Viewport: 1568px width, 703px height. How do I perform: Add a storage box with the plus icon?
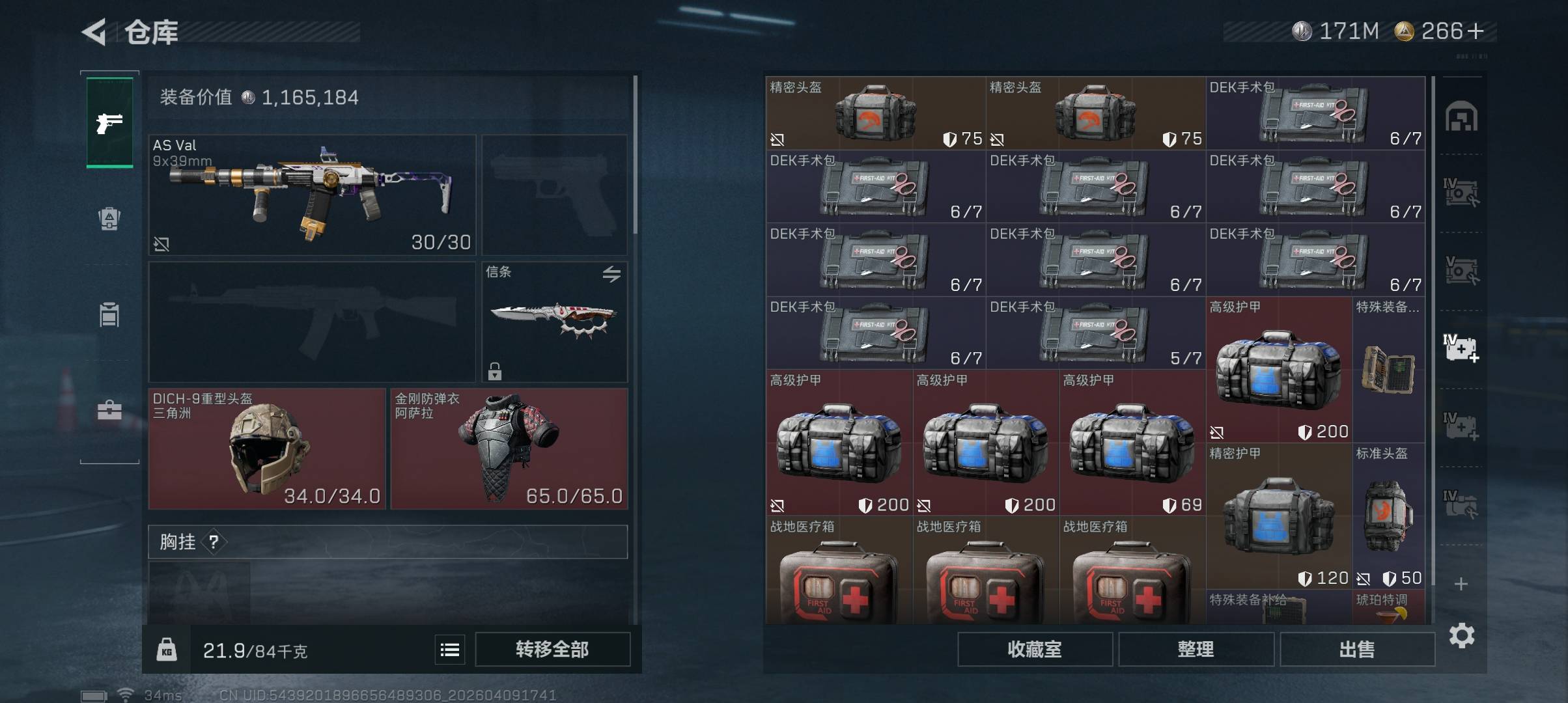pyautogui.click(x=1461, y=584)
